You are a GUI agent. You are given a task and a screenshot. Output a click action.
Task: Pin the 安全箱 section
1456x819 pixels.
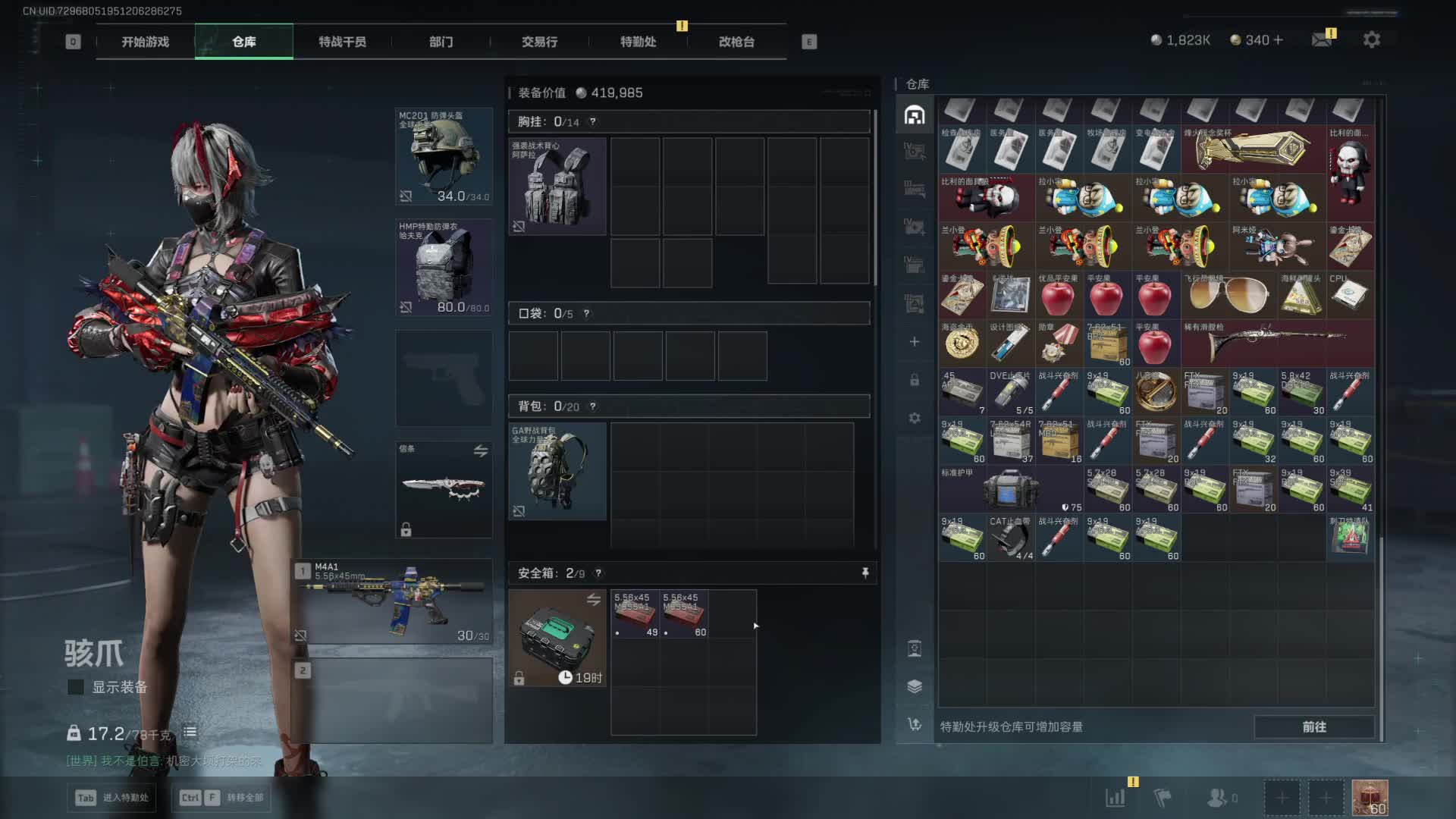pyautogui.click(x=865, y=573)
